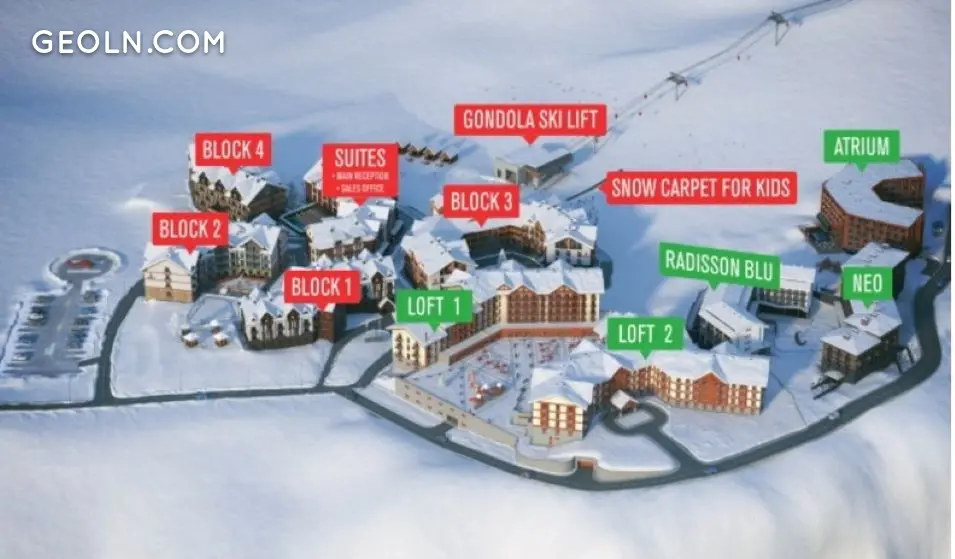Choose the green Atrium marker
This screenshot has width=955, height=559.
861,146
